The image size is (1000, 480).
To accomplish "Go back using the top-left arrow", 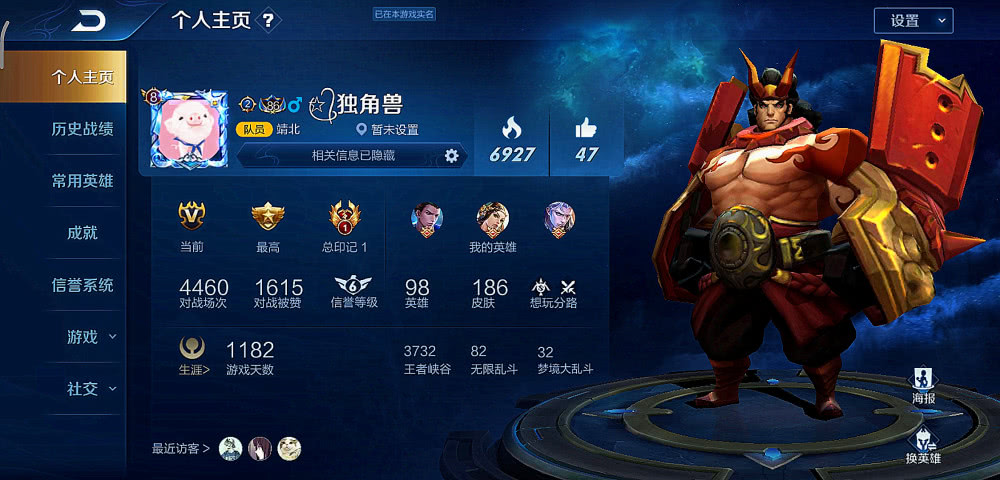I will pyautogui.click(x=89, y=20).
